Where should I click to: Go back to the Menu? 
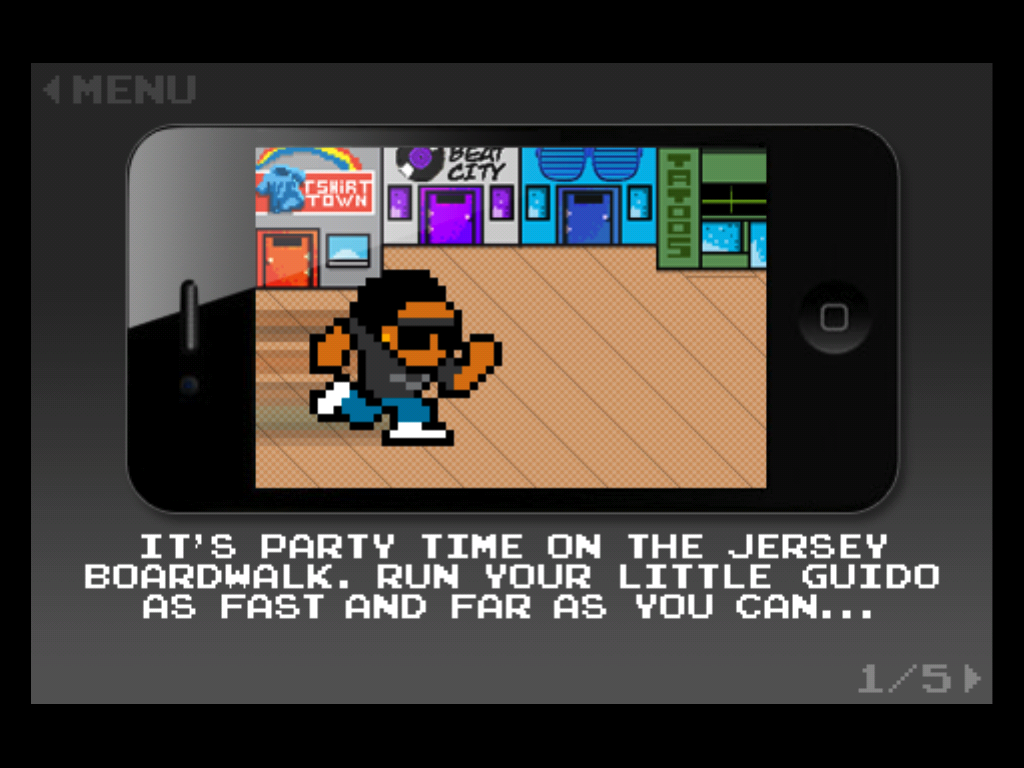click(x=119, y=90)
